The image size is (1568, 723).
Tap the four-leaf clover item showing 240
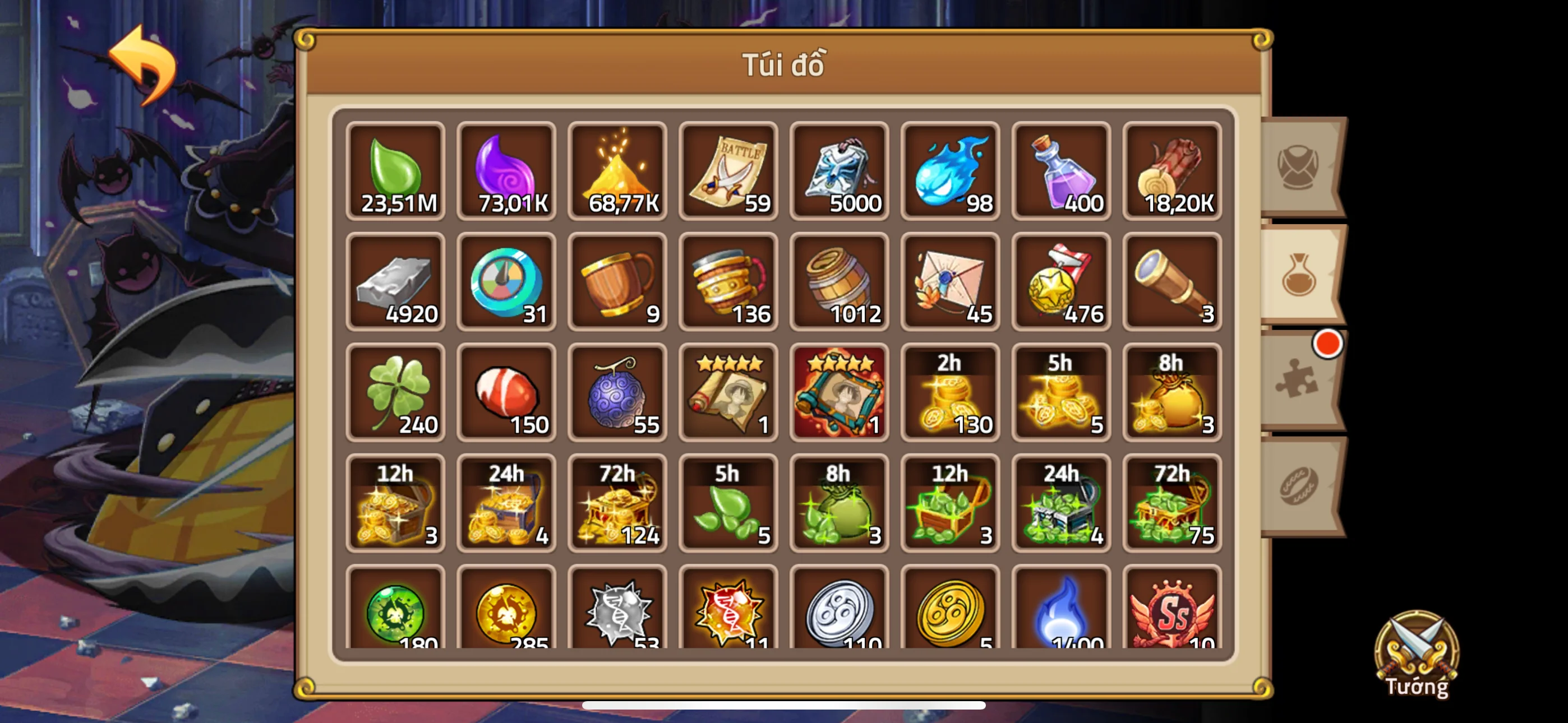point(396,392)
